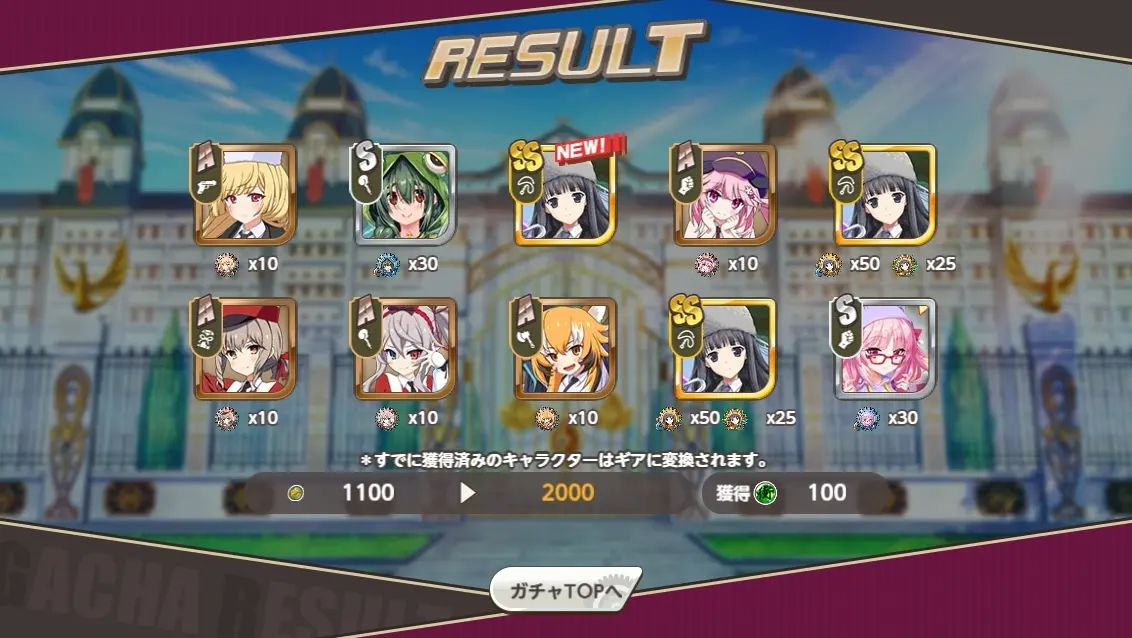Select the pink-haired girl with purple beret card

click(725, 196)
